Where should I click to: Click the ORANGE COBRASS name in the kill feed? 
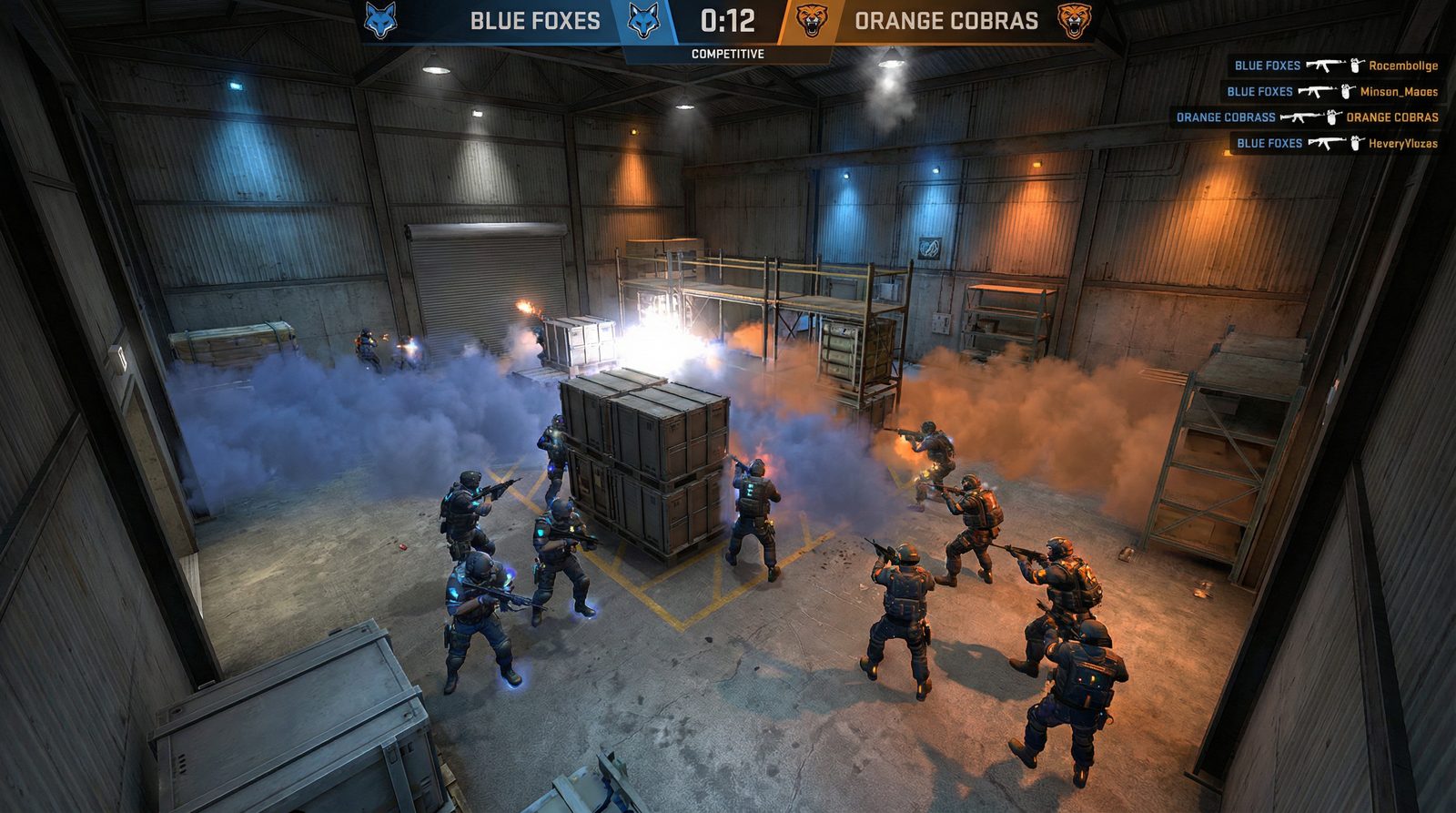1226,117
